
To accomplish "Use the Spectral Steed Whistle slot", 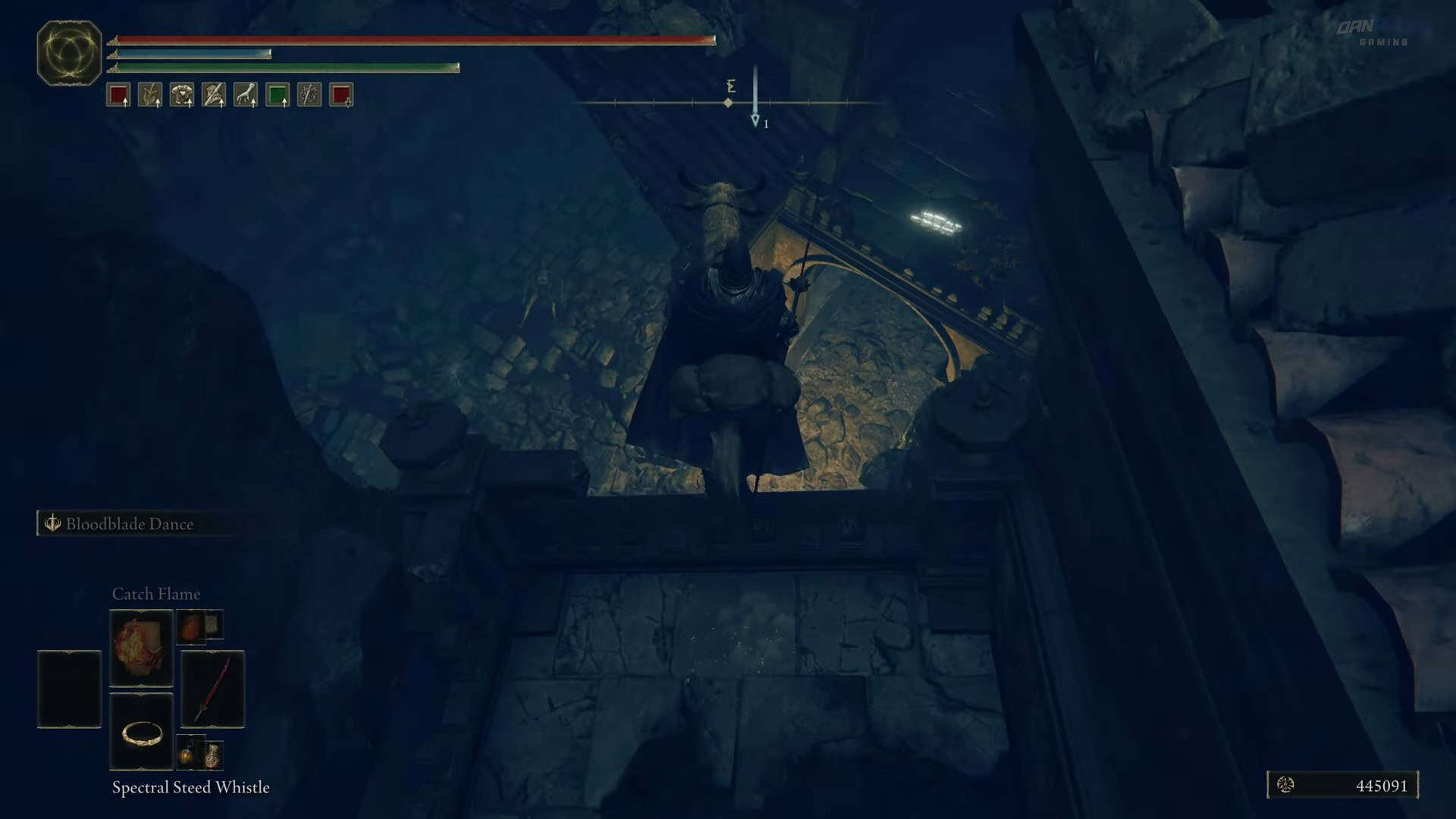I will [x=141, y=732].
